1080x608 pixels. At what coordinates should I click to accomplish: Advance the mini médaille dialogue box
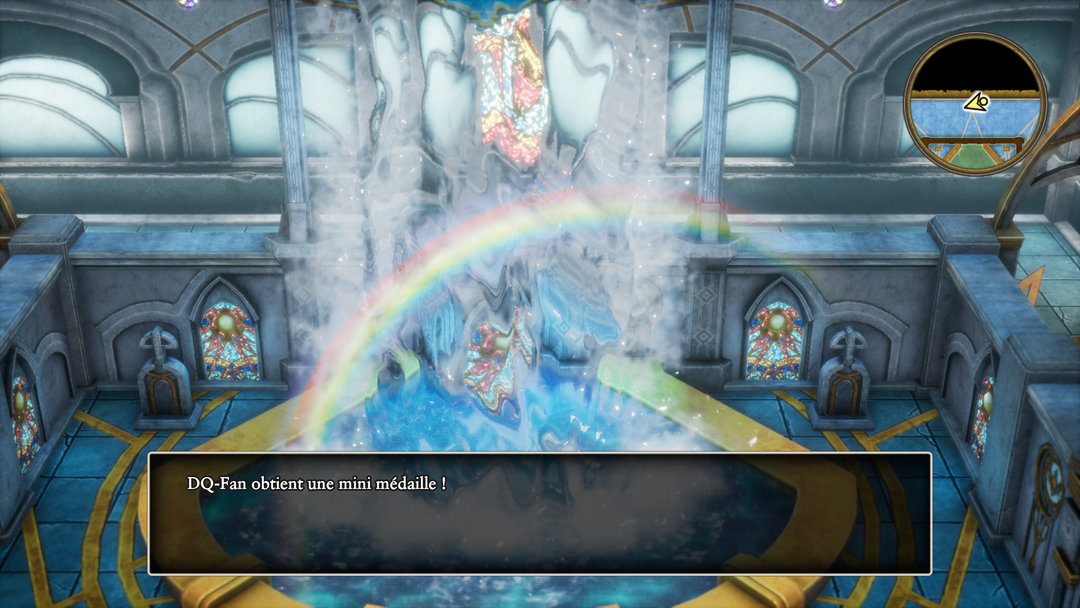click(x=539, y=513)
